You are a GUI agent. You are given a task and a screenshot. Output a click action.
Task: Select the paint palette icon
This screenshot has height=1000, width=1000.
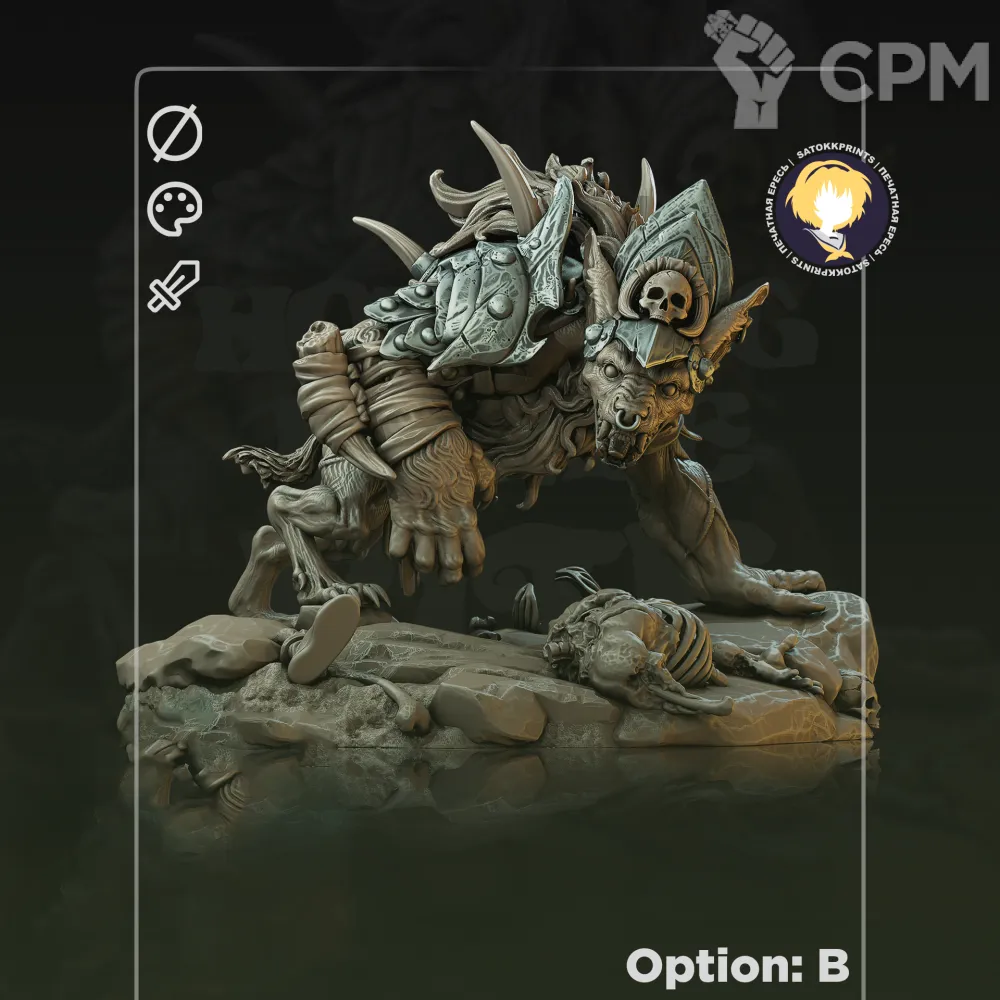[x=175, y=211]
